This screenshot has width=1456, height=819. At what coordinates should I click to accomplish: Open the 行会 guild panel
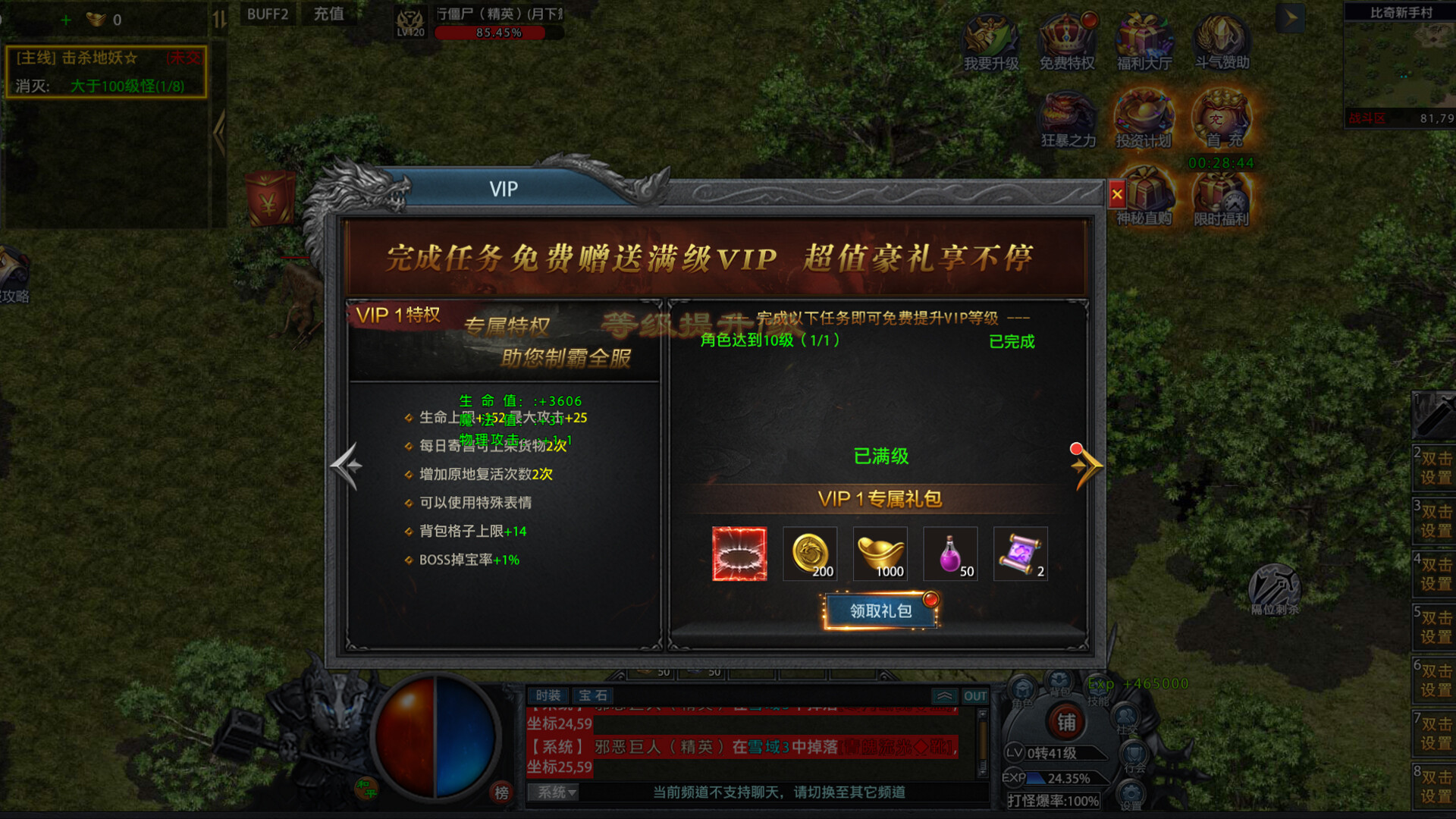1133,757
